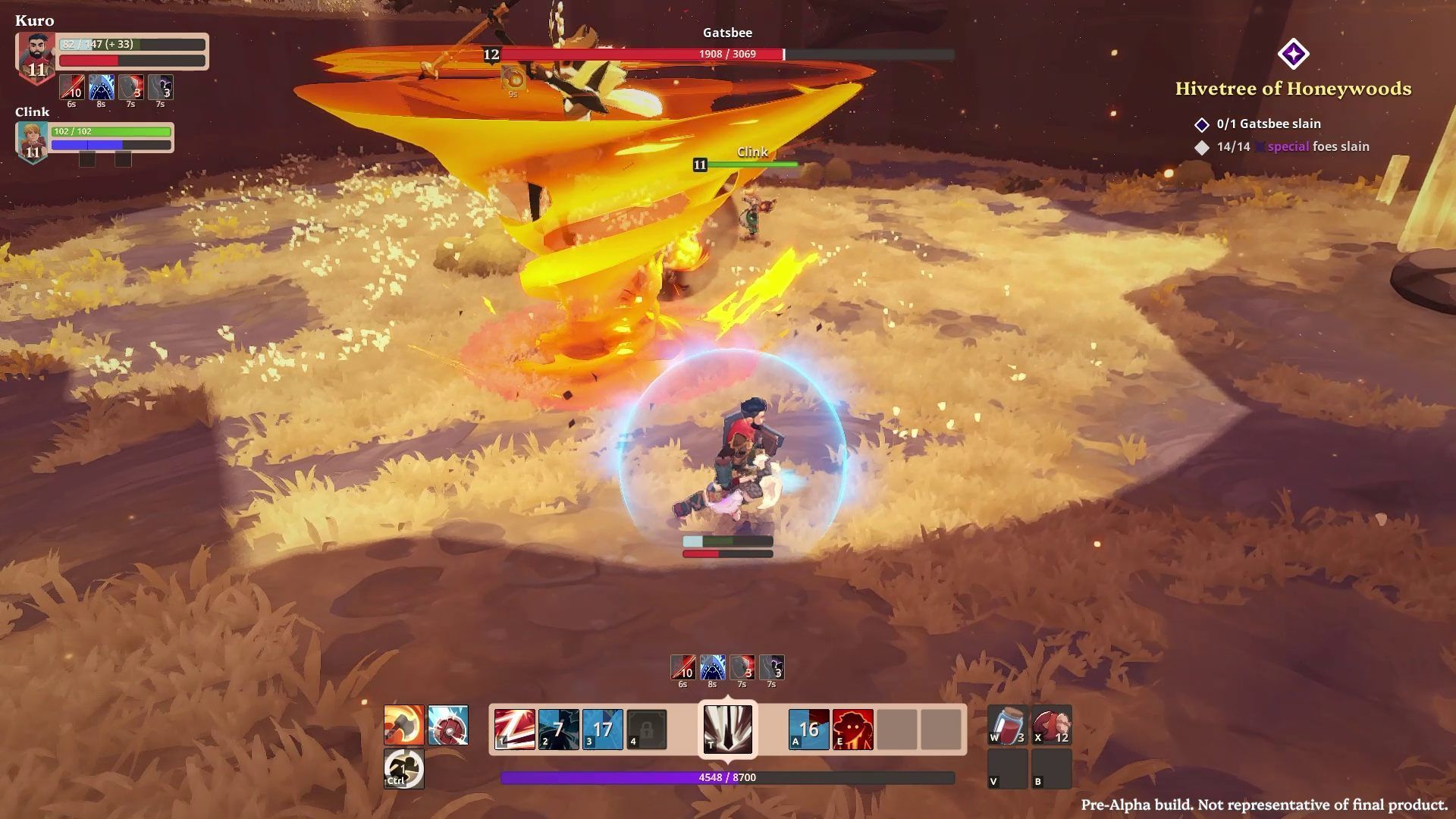Activate the red shield bash skill

coord(447,725)
